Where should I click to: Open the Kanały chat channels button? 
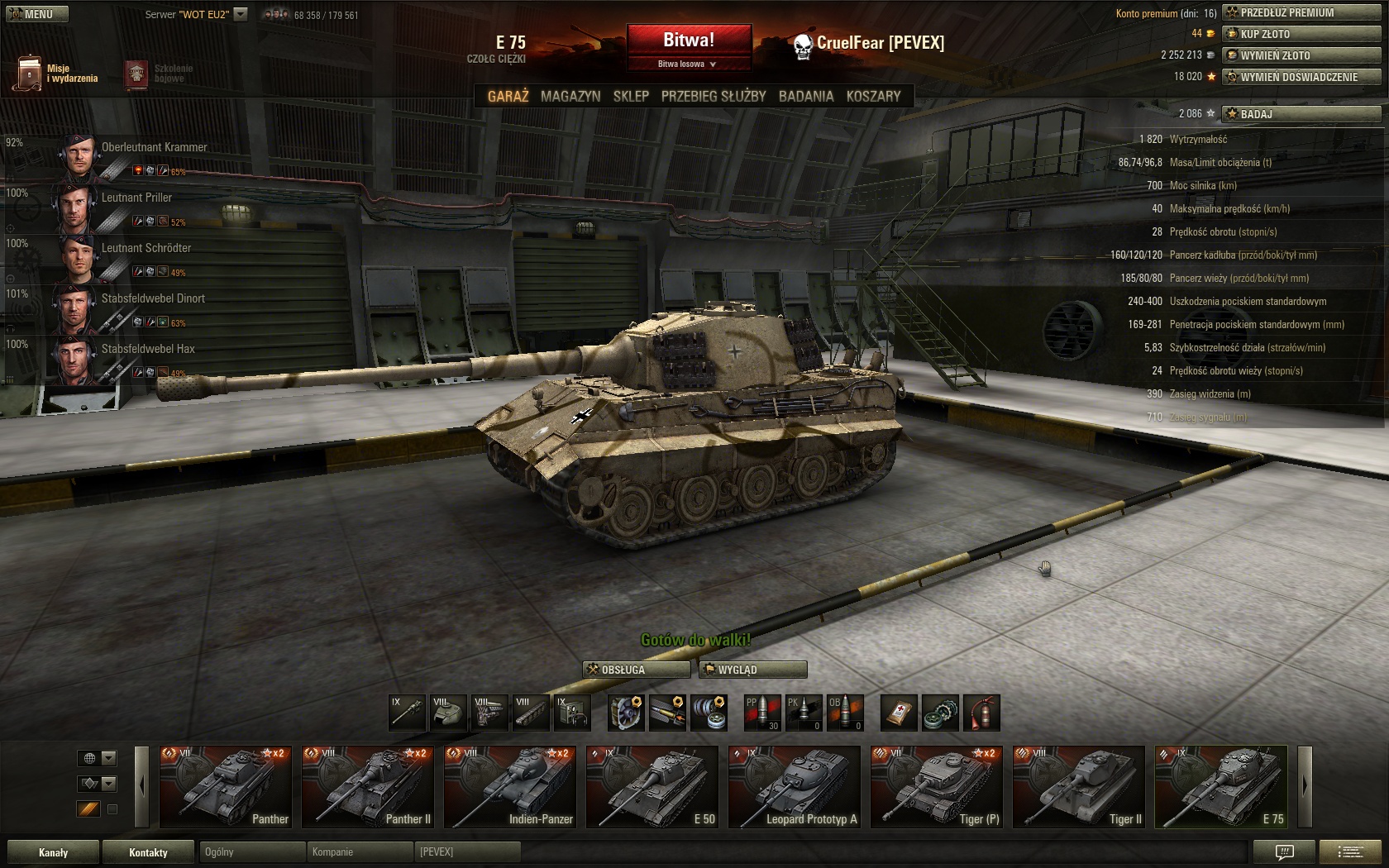54,852
